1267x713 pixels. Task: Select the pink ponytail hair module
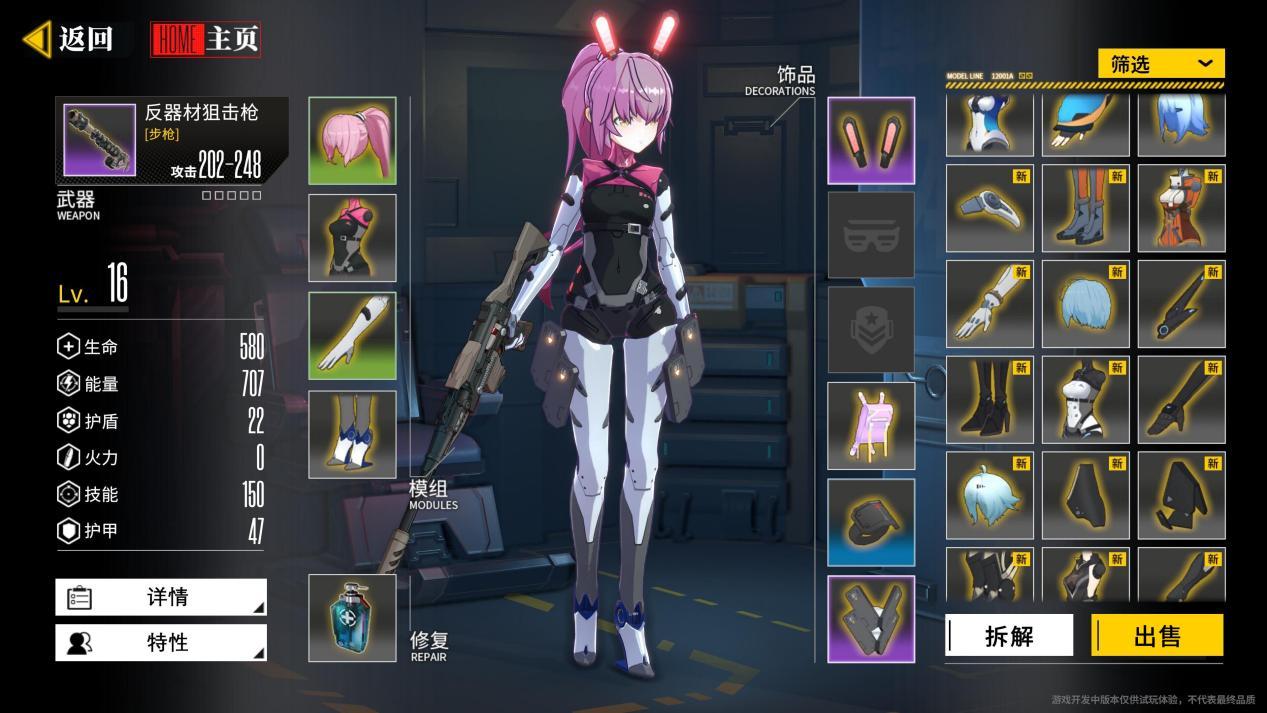(x=352, y=141)
